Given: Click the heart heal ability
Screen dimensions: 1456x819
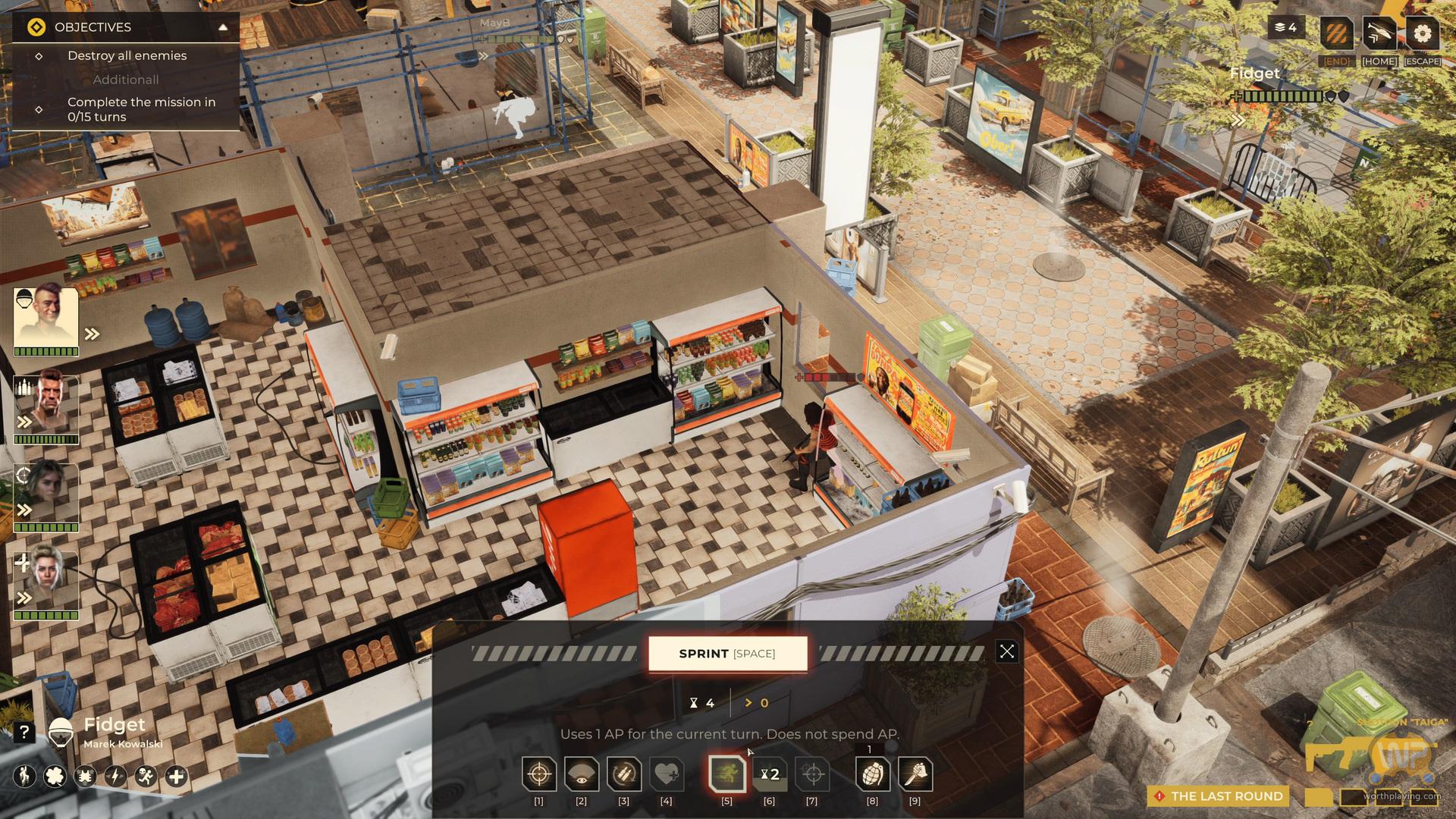Looking at the screenshot, I should pos(667,774).
